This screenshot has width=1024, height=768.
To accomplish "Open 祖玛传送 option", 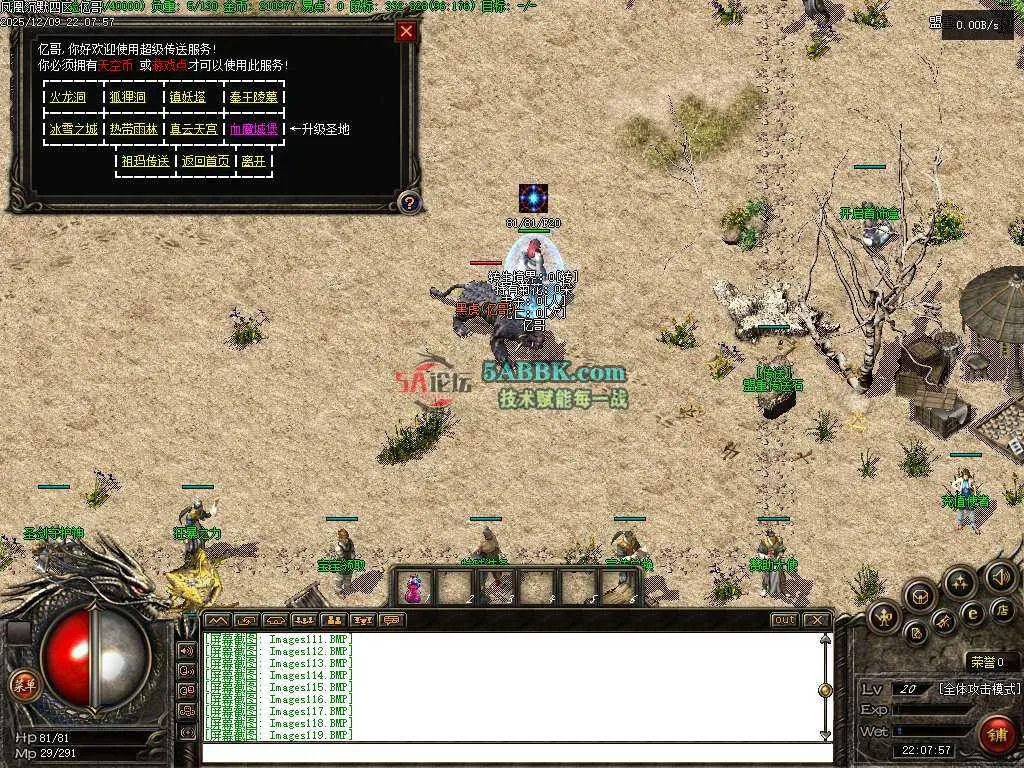I will 145,161.
